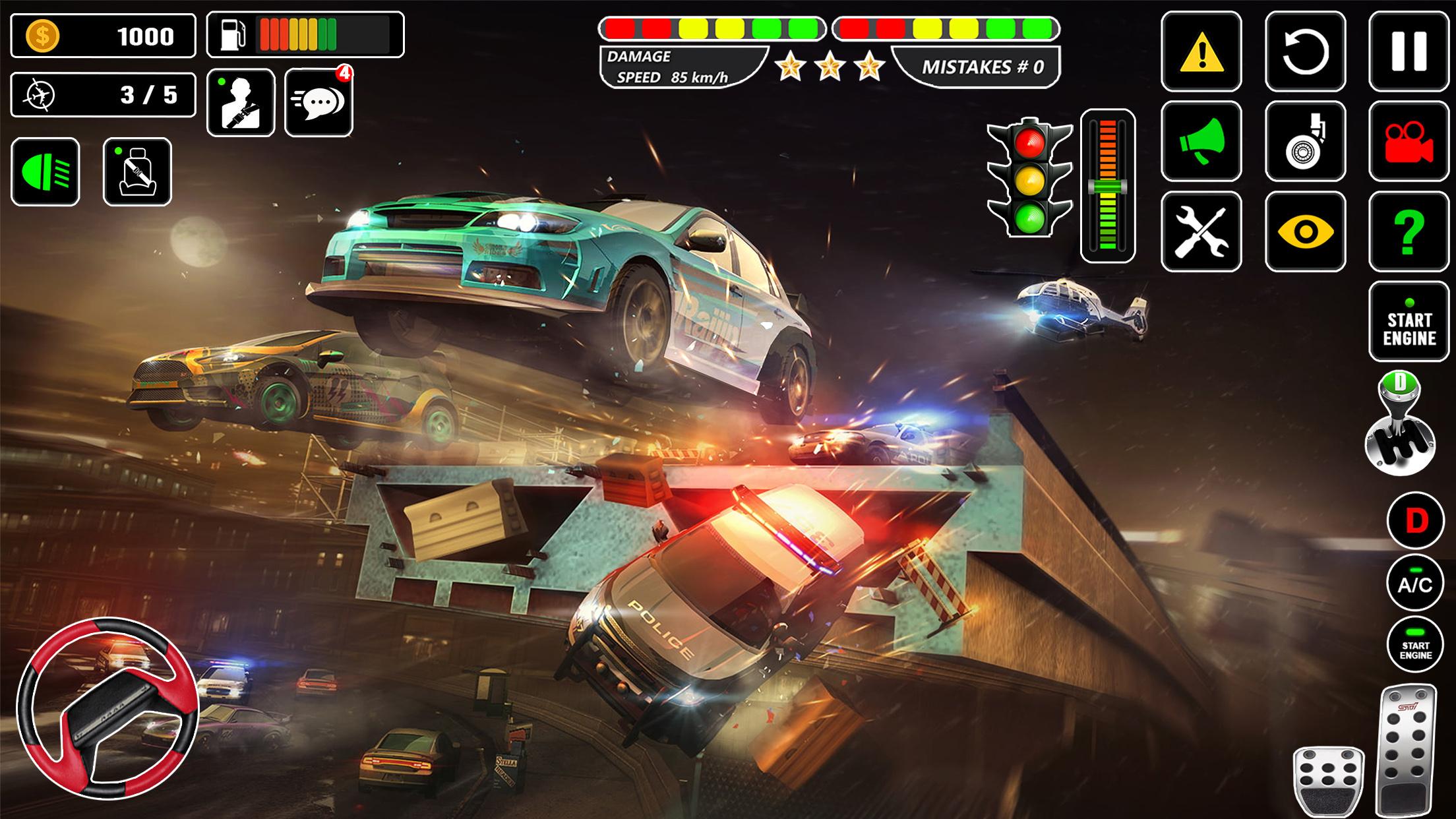Hit the short brake pedal
Screen dimensions: 1456x819
click(1328, 782)
